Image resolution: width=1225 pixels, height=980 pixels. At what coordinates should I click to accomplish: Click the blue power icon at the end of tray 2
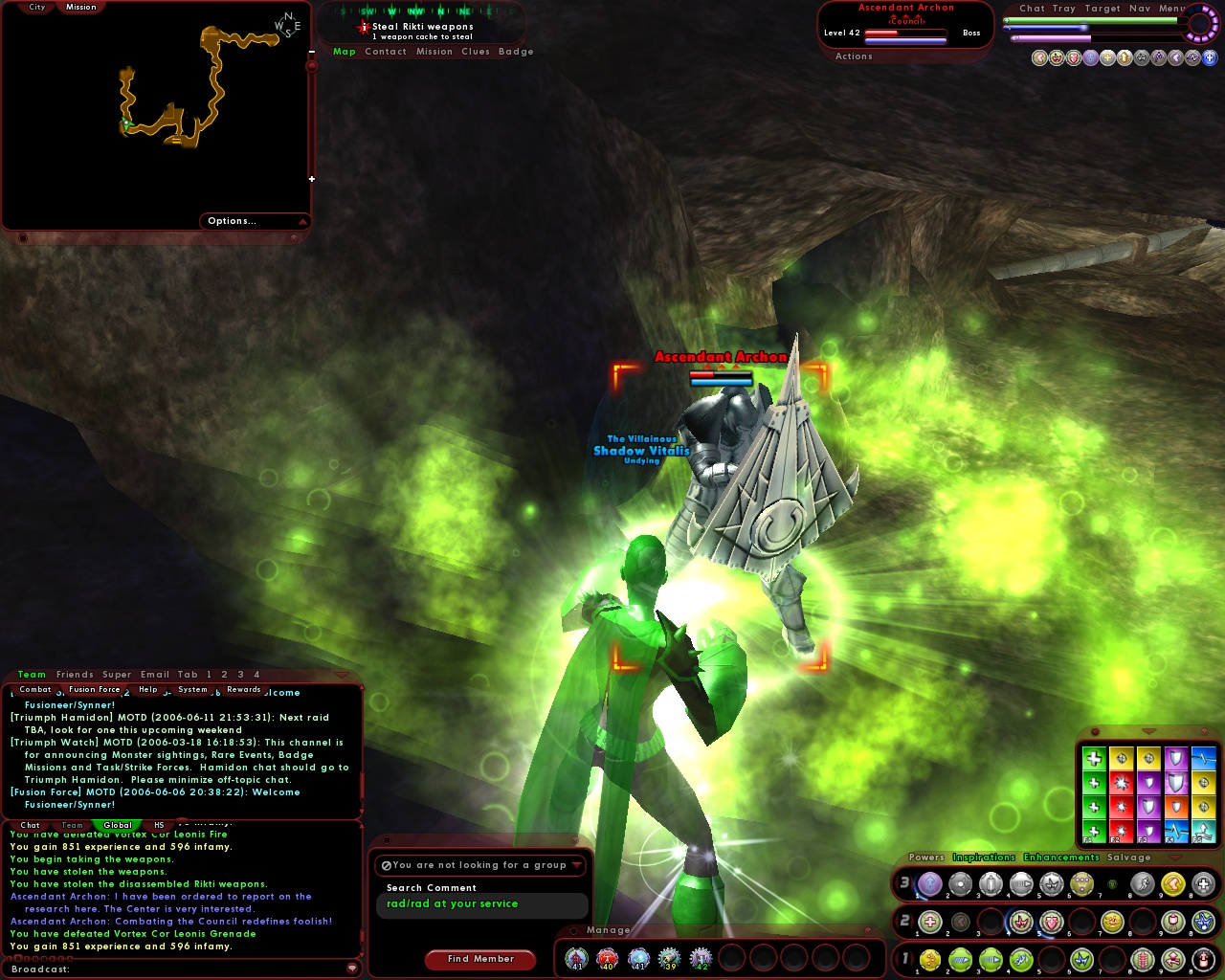tap(1205, 923)
